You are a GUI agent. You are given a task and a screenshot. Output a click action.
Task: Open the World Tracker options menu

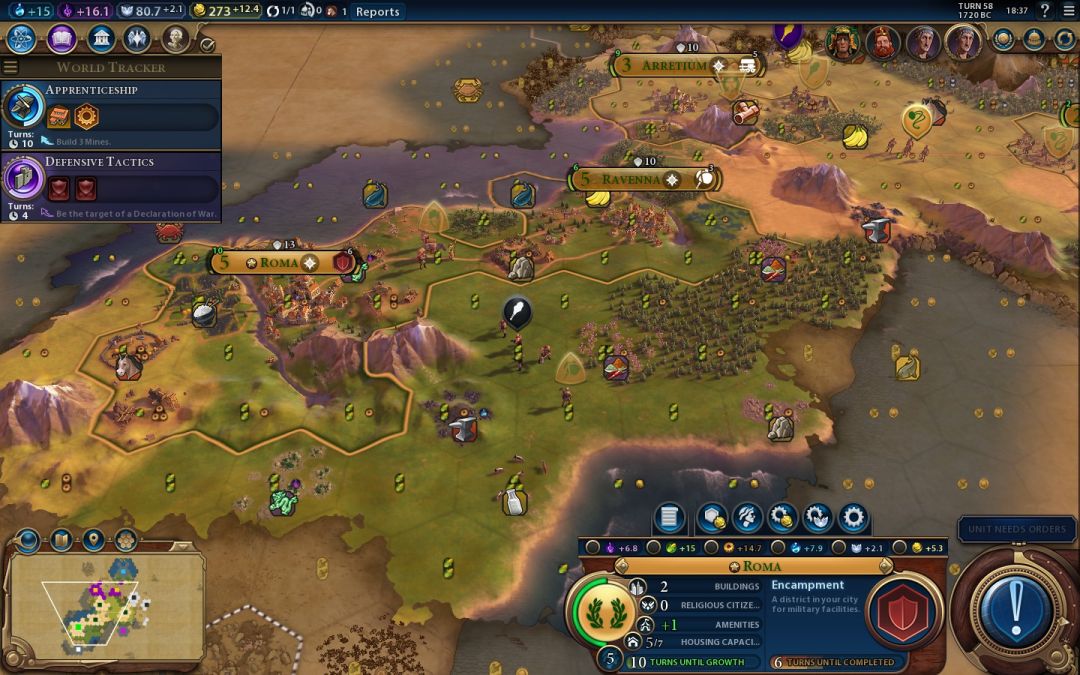click(11, 67)
